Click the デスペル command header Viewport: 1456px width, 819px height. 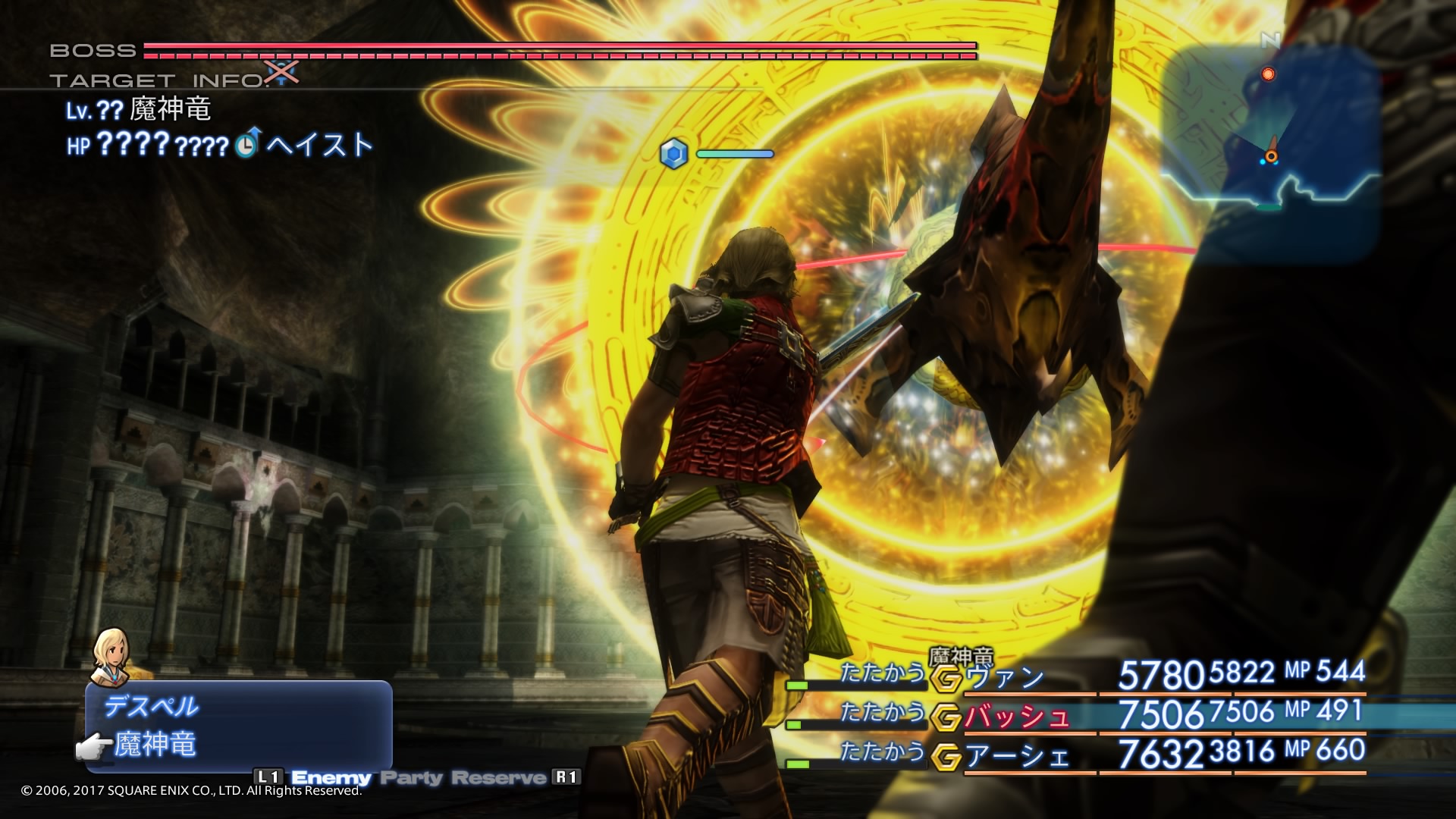(152, 707)
